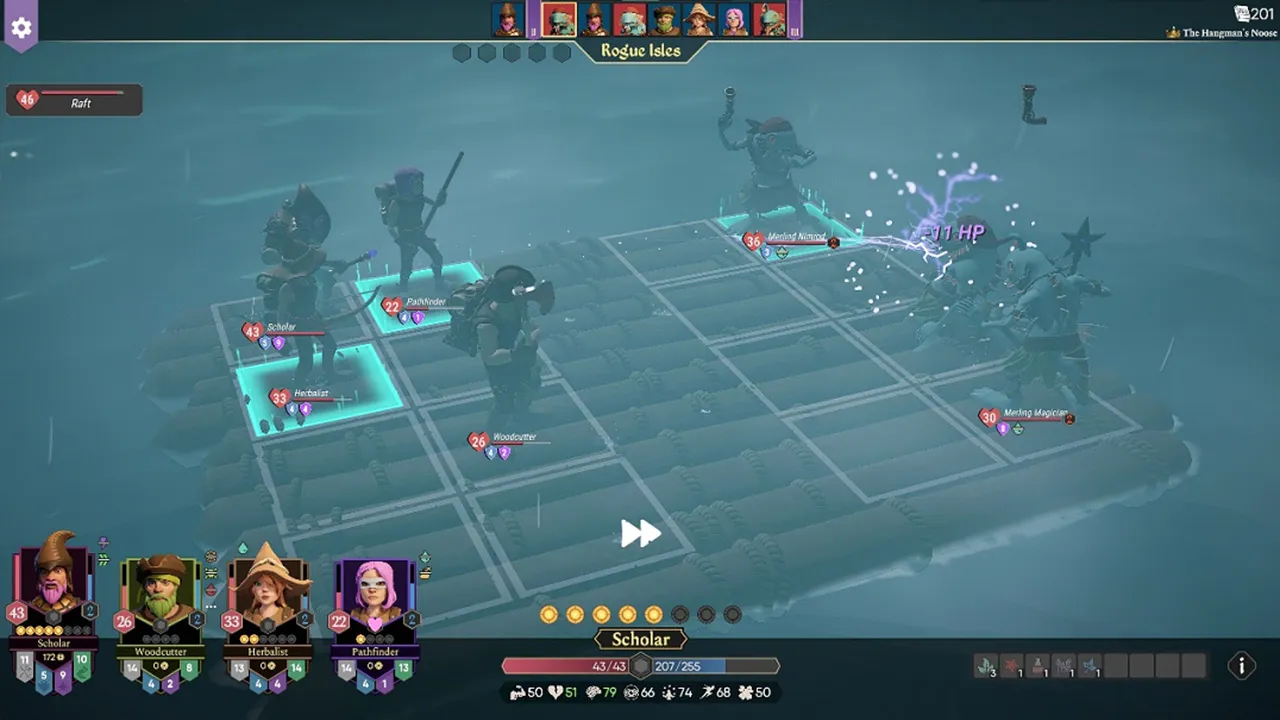Click the speed stat icon showing 68
The height and width of the screenshot is (720, 1280).
pos(705,691)
